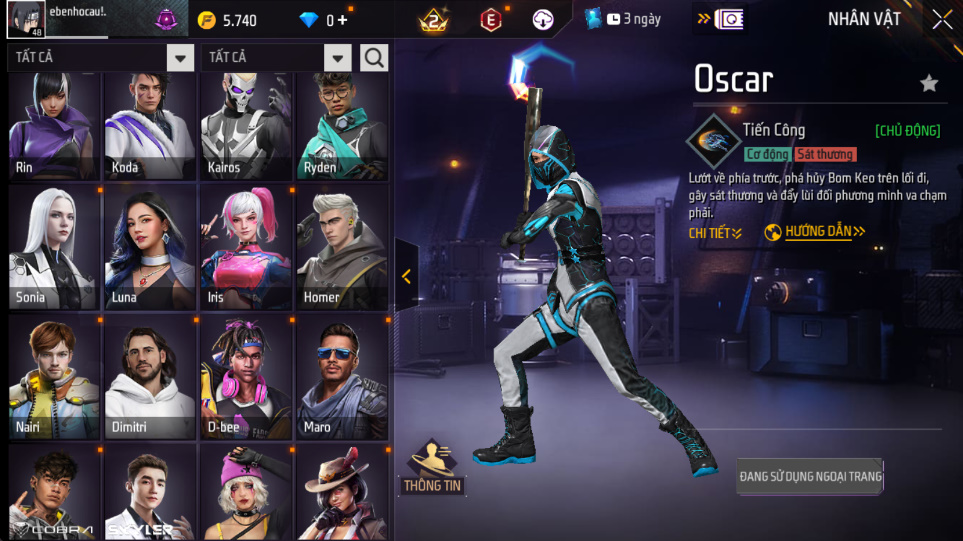The width and height of the screenshot is (963, 541).
Task: Open the magnifying glass character search
Action: [374, 58]
